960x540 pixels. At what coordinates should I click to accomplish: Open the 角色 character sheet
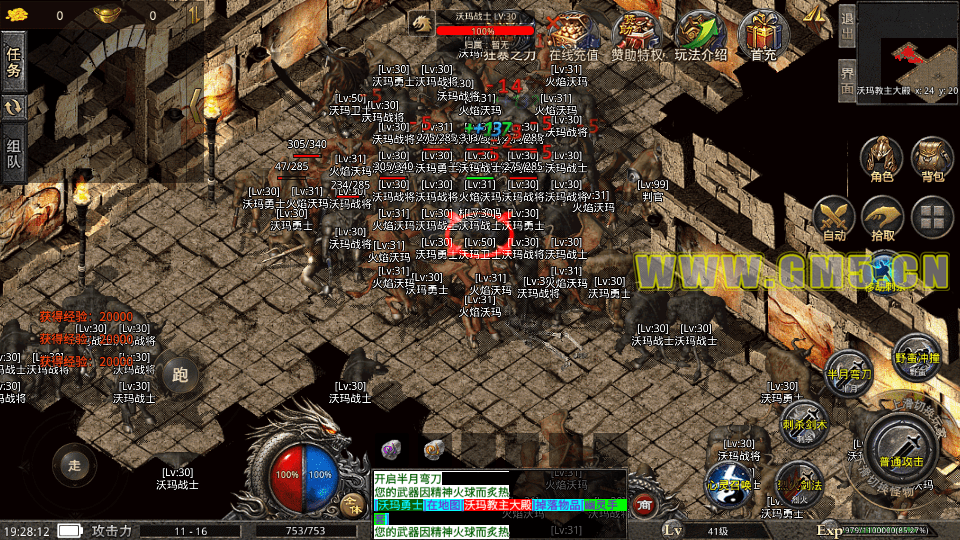point(881,160)
